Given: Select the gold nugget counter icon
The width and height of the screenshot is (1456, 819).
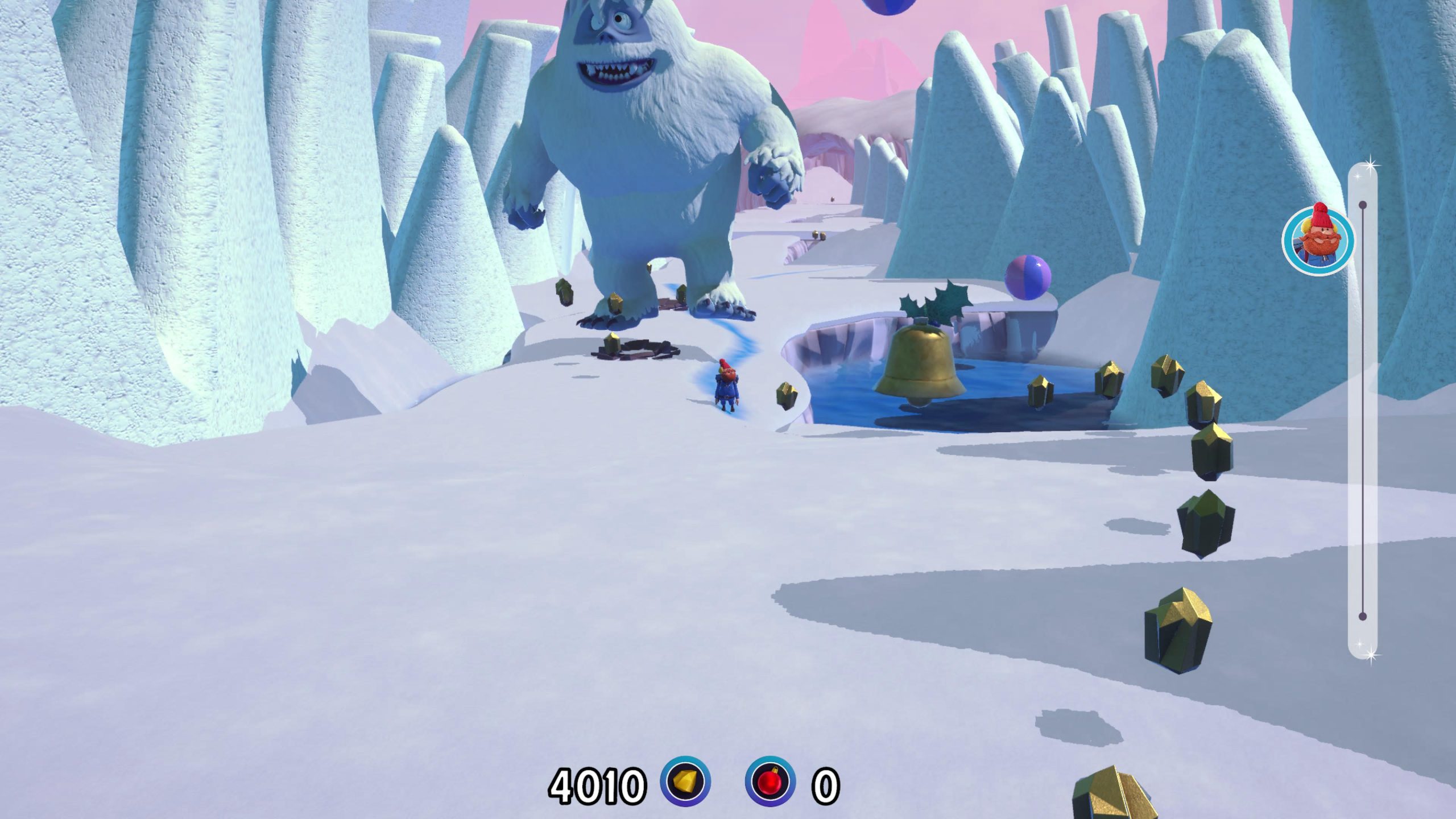Looking at the screenshot, I should 685,781.
